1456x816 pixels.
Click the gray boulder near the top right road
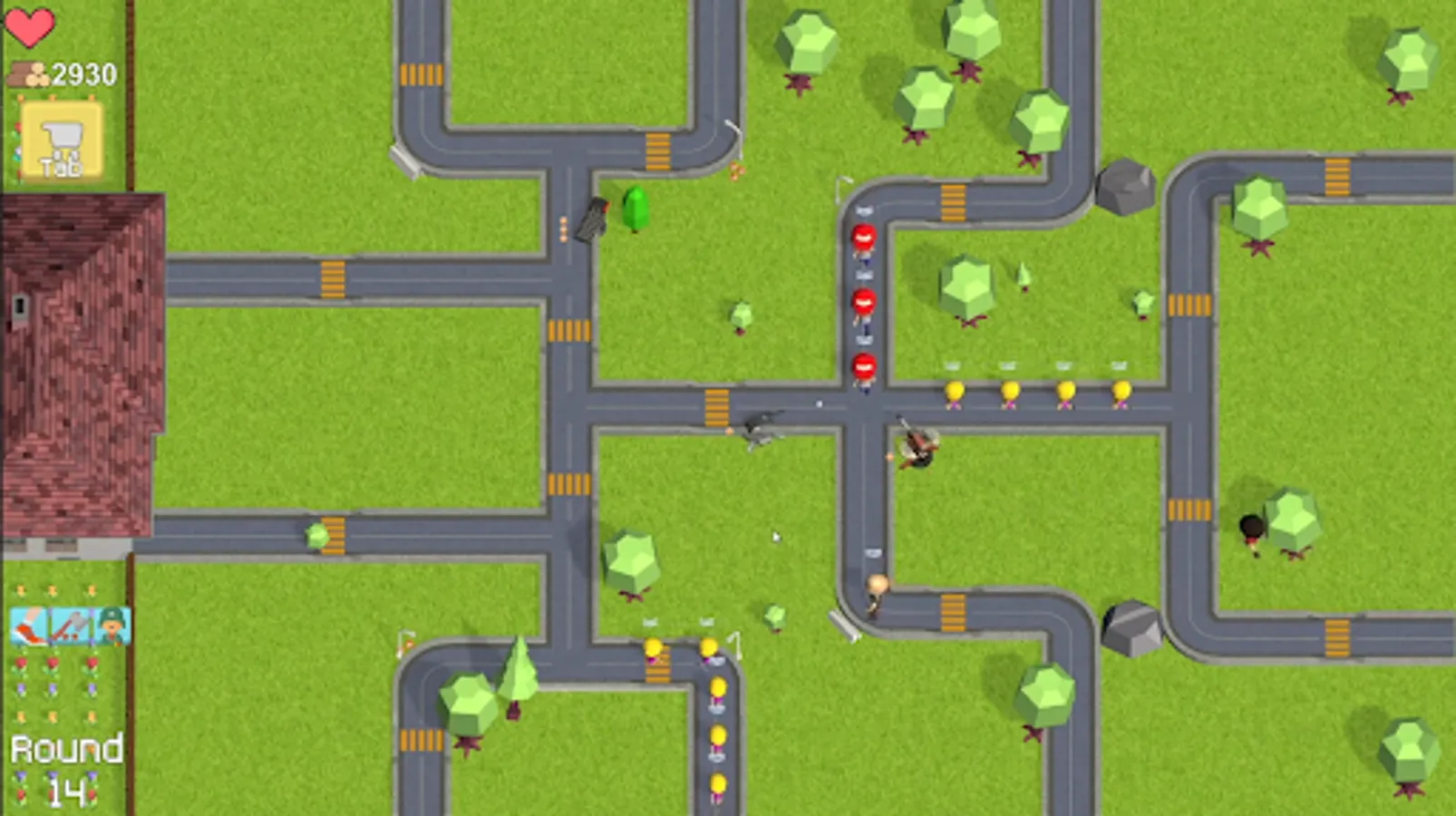click(x=1127, y=186)
